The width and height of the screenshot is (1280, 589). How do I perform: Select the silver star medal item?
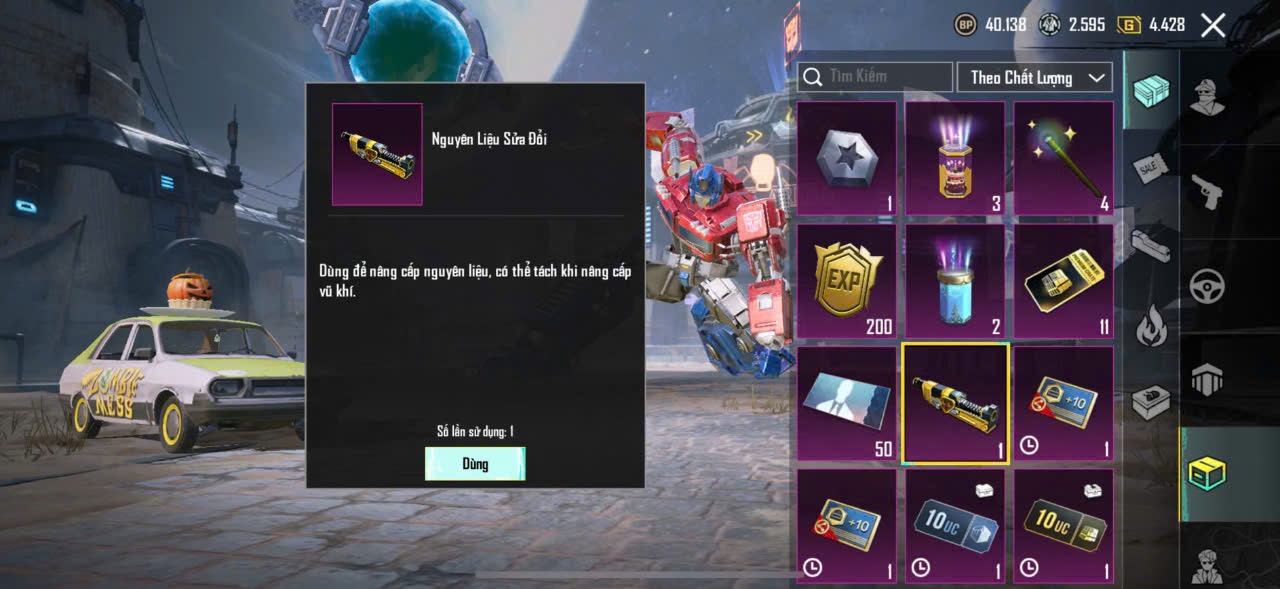(846, 158)
